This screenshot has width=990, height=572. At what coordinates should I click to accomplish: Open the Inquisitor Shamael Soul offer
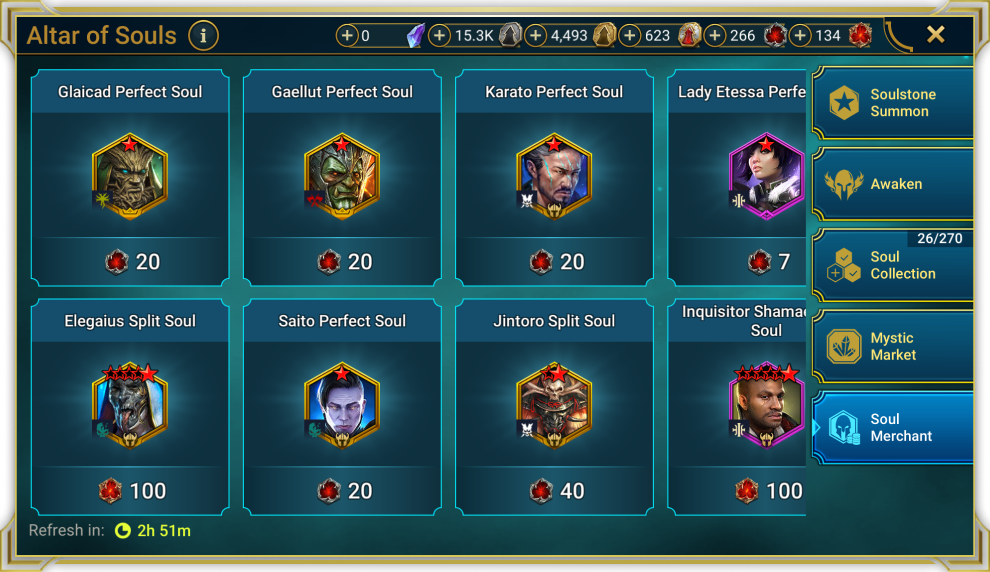coord(738,407)
